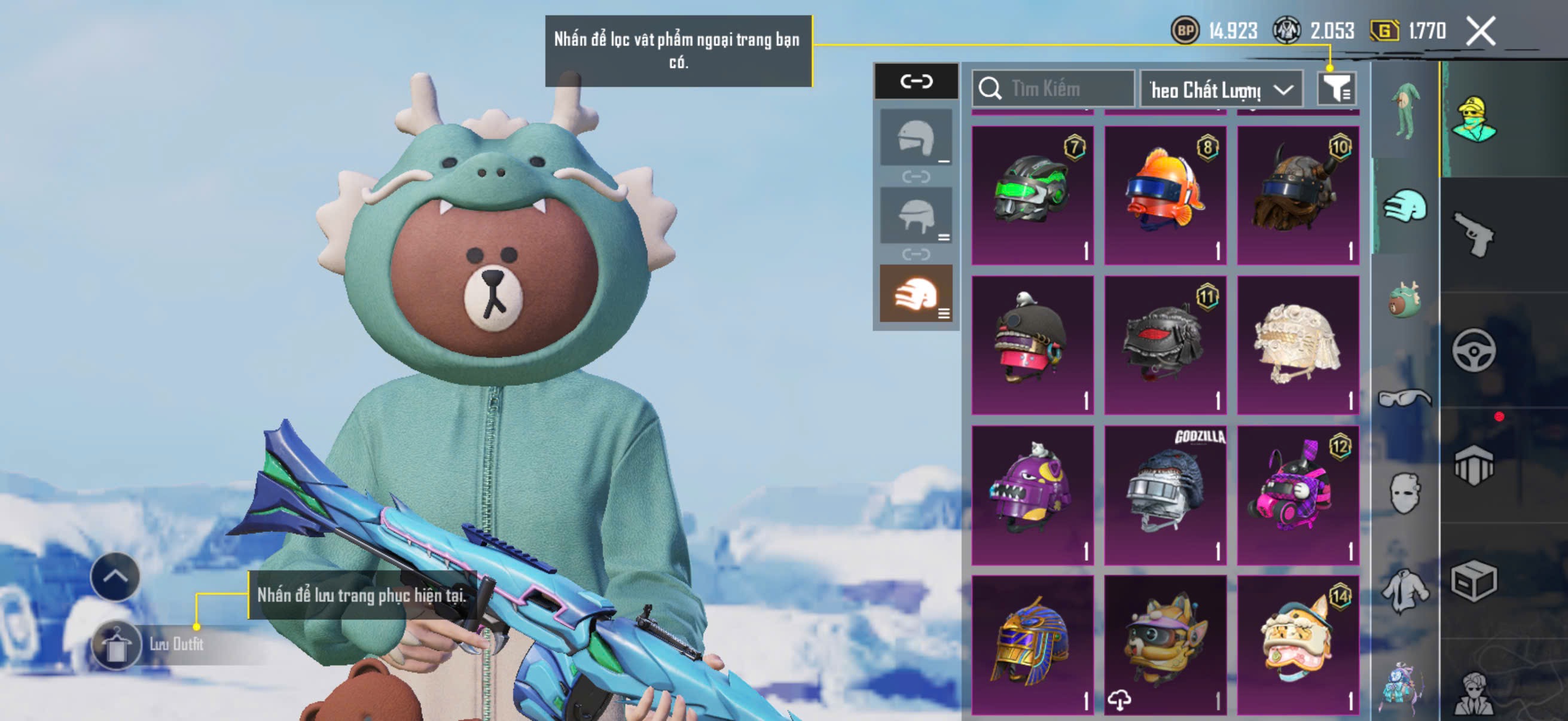Open the pistol weapon skins category
Screen dimensions: 1568x721
tap(1473, 234)
